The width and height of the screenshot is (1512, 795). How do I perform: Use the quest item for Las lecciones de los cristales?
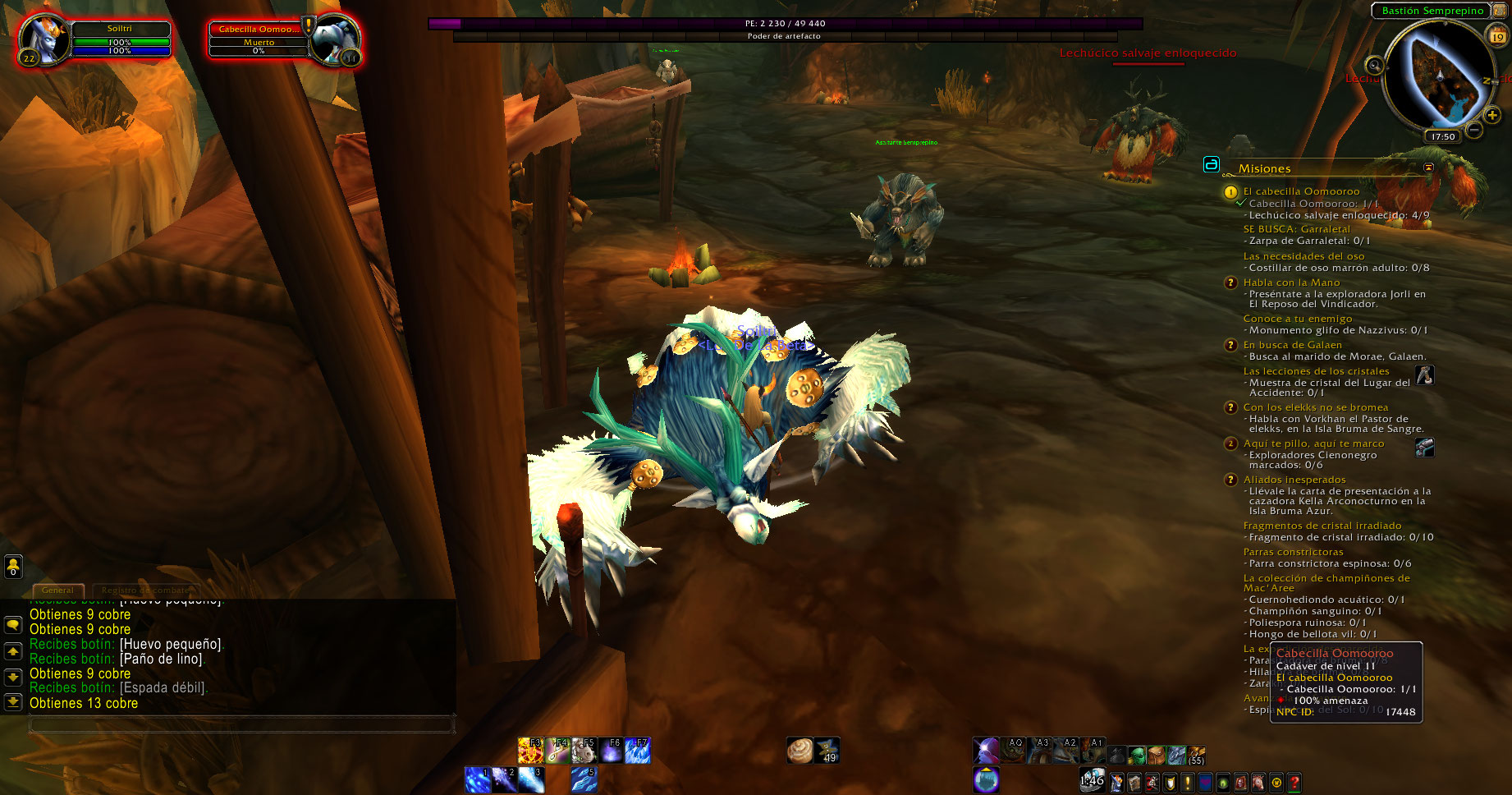[1425, 375]
